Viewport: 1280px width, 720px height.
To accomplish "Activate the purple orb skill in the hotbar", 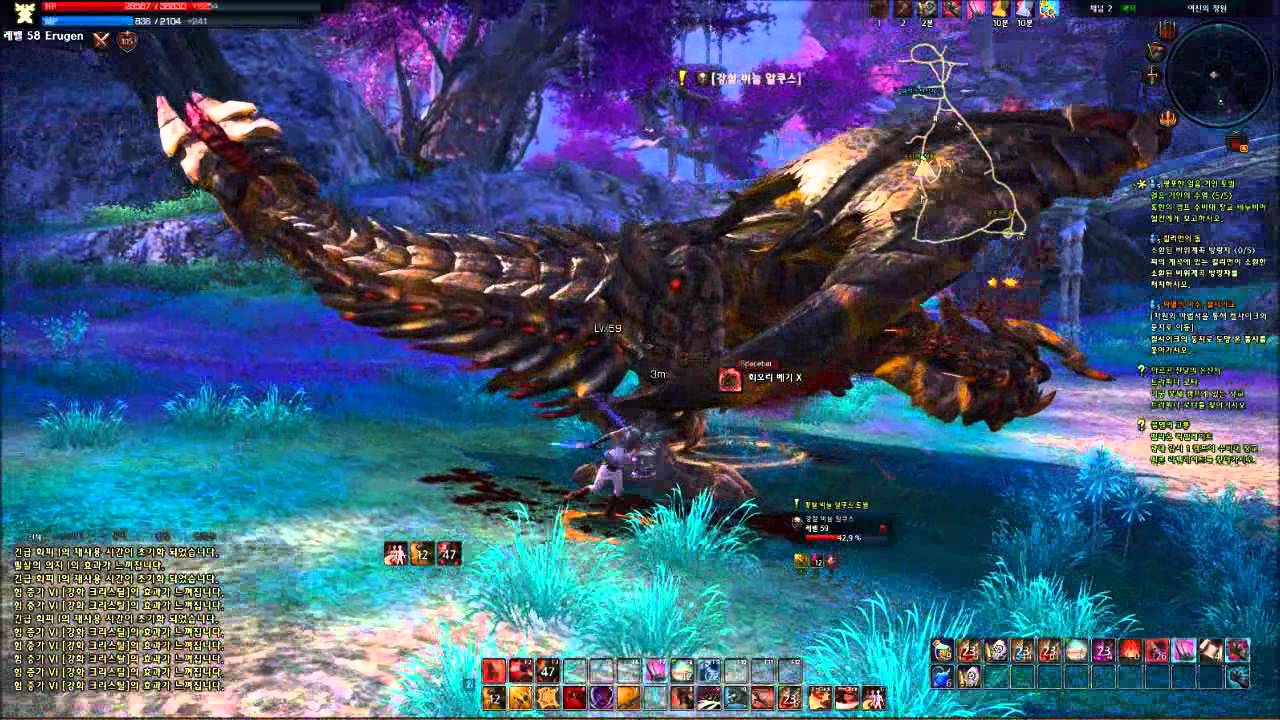I will [x=601, y=697].
